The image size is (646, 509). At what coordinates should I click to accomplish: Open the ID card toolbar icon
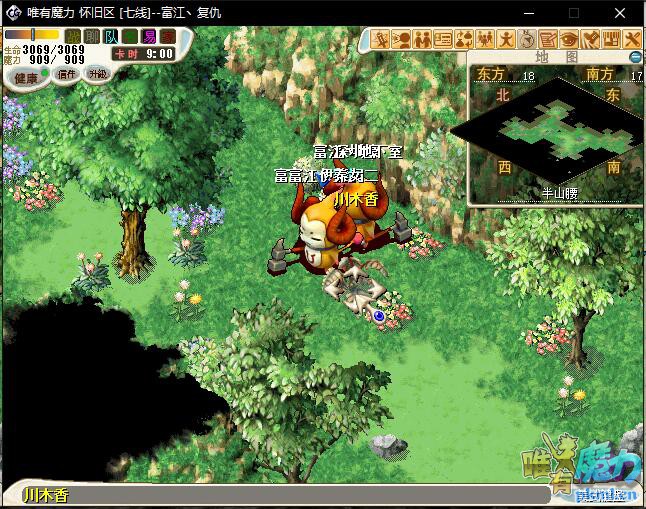point(443,40)
